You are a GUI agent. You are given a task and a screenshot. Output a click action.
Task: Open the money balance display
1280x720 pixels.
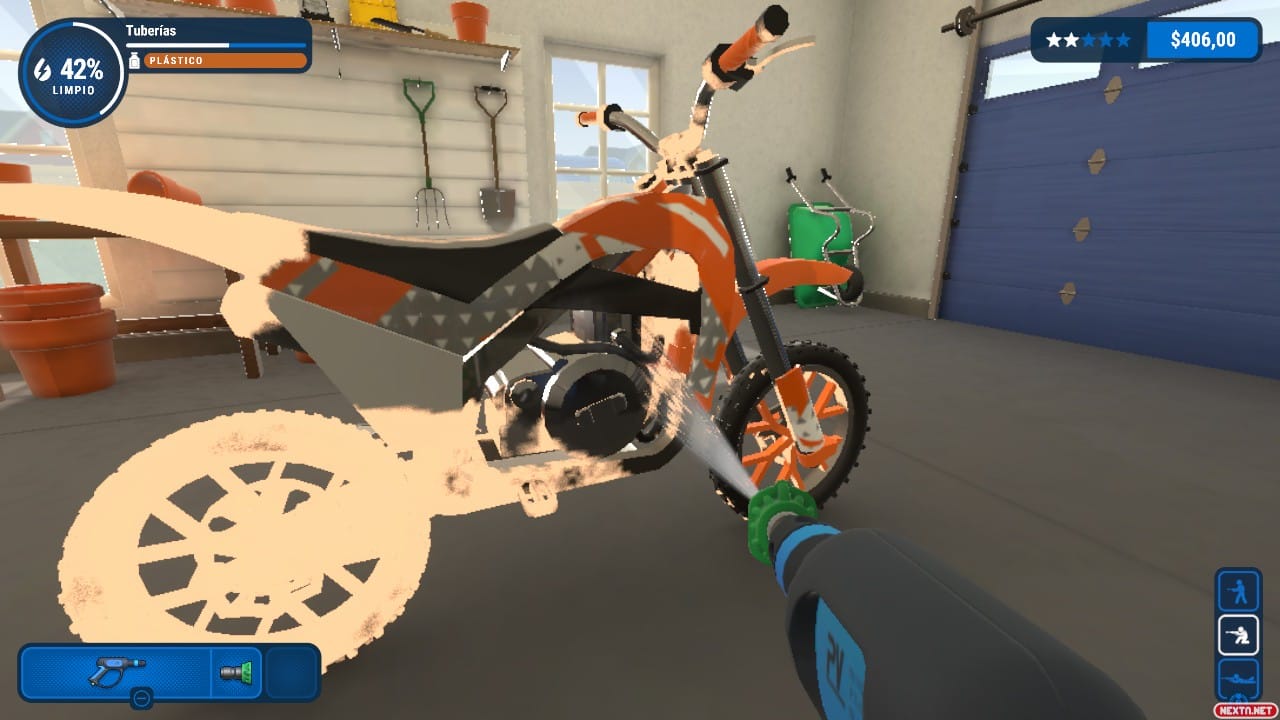(x=1203, y=39)
